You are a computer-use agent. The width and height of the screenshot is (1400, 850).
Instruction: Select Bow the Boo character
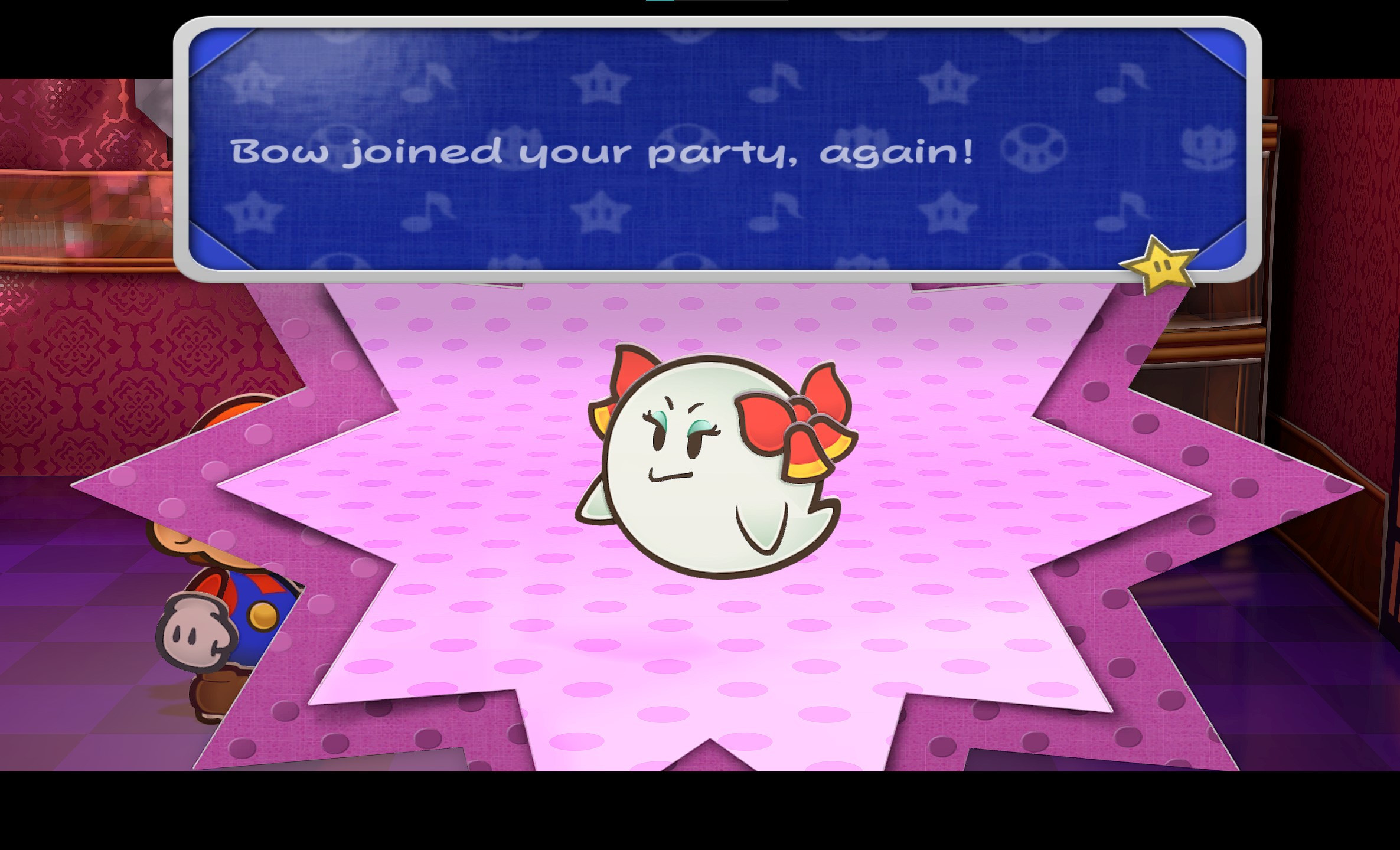[x=709, y=466]
